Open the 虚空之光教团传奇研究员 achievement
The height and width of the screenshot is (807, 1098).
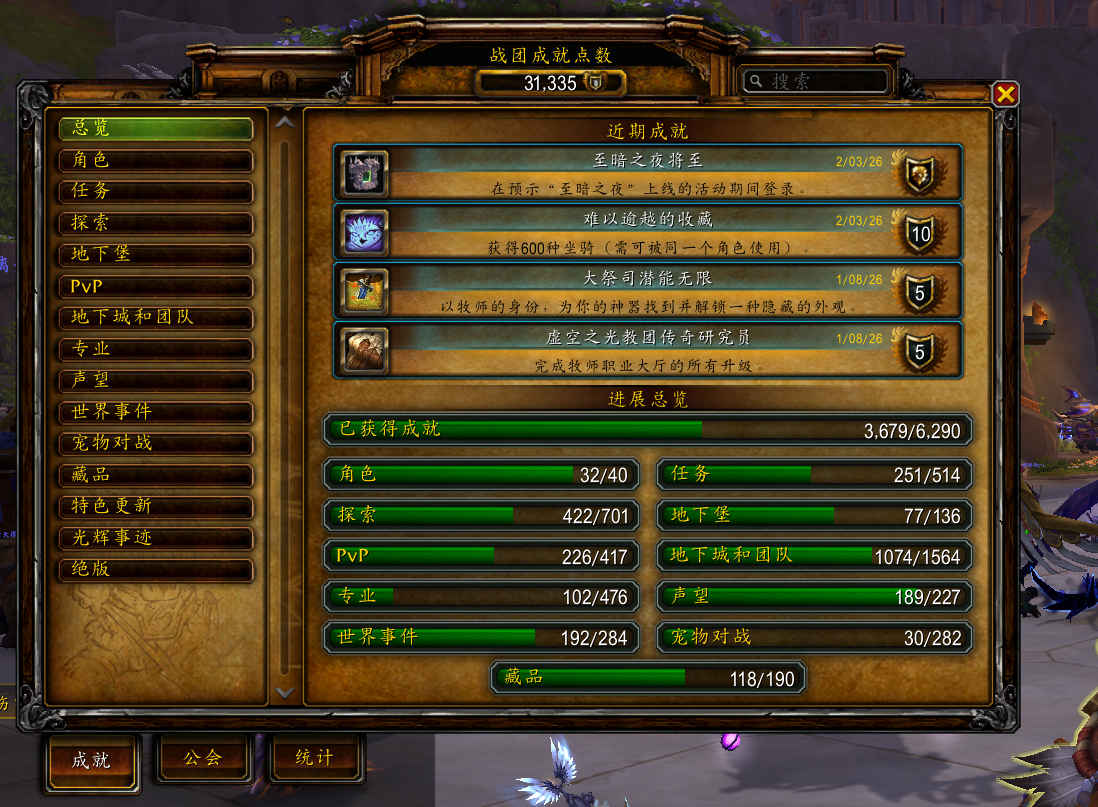point(647,349)
